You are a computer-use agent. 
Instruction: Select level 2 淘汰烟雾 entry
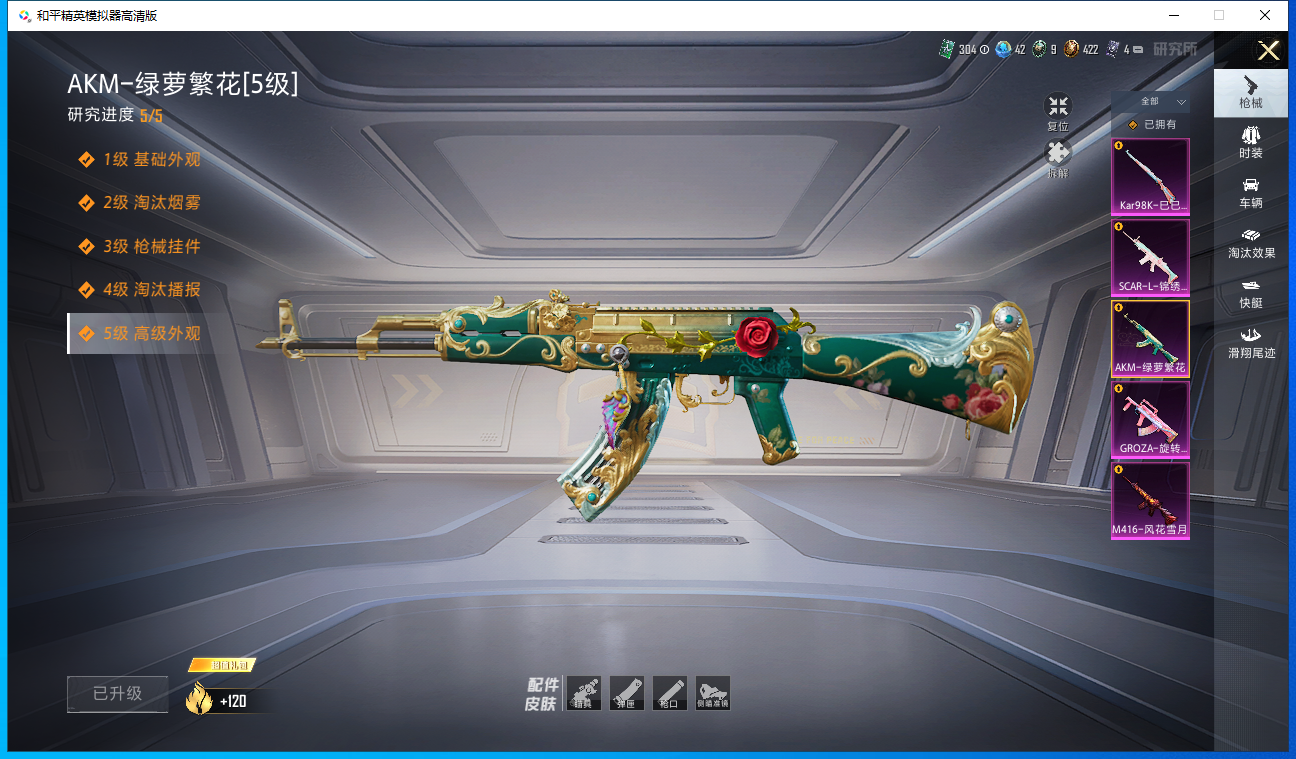click(151, 203)
